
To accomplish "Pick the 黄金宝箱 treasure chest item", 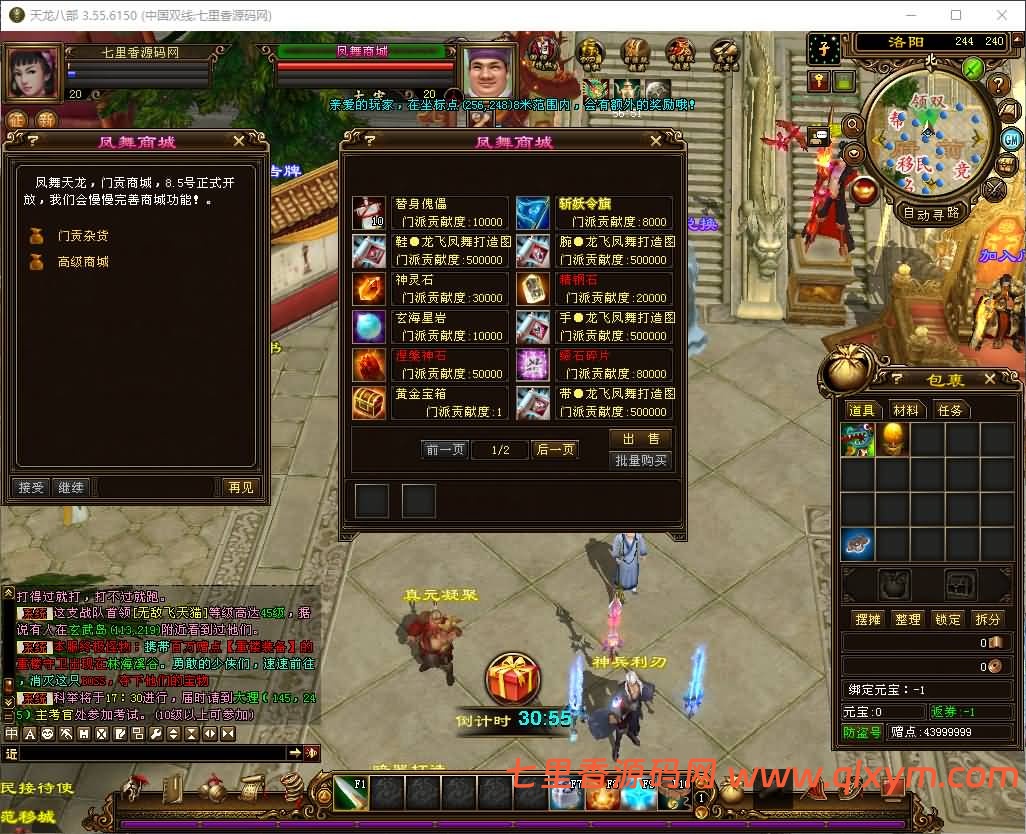I will coord(369,402).
